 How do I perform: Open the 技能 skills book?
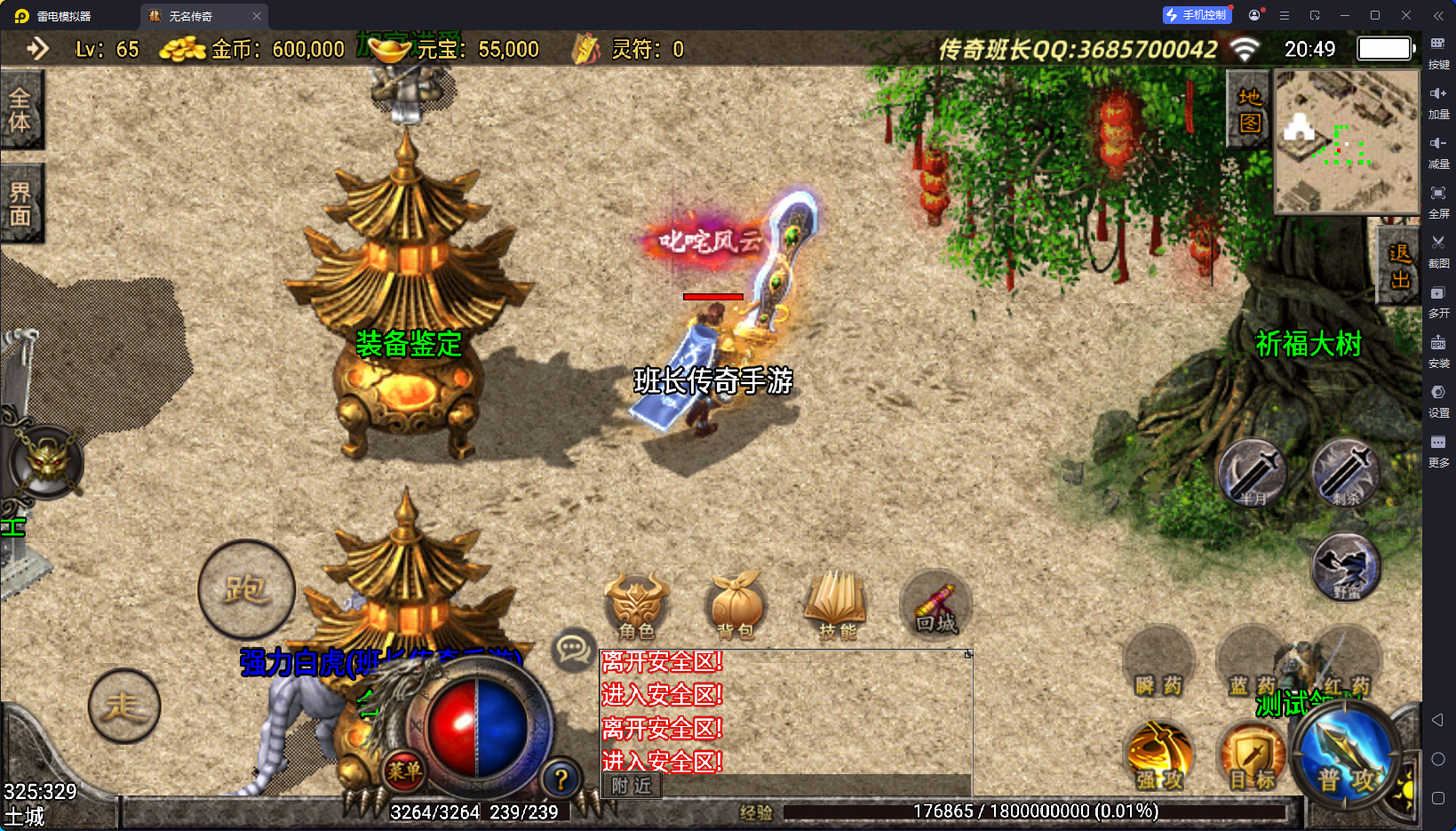coord(836,607)
